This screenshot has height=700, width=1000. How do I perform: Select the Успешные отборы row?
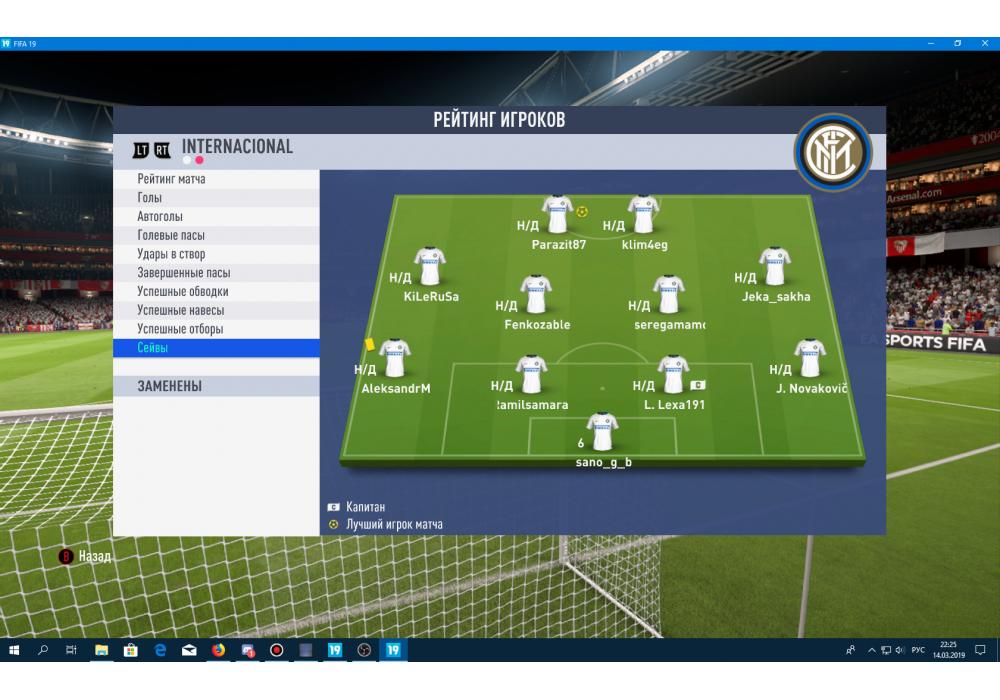216,329
